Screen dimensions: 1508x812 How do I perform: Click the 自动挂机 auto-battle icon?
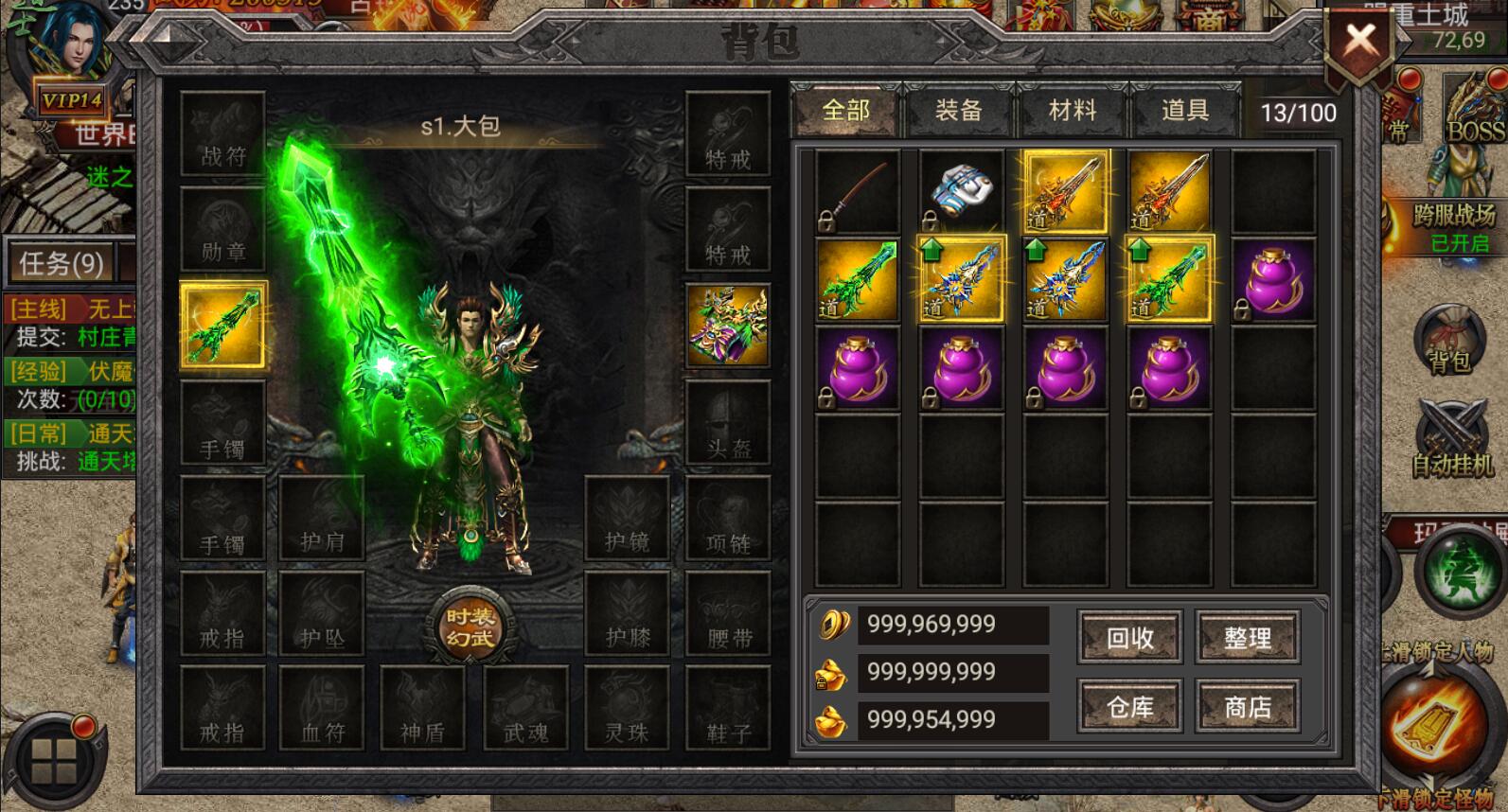(x=1451, y=438)
